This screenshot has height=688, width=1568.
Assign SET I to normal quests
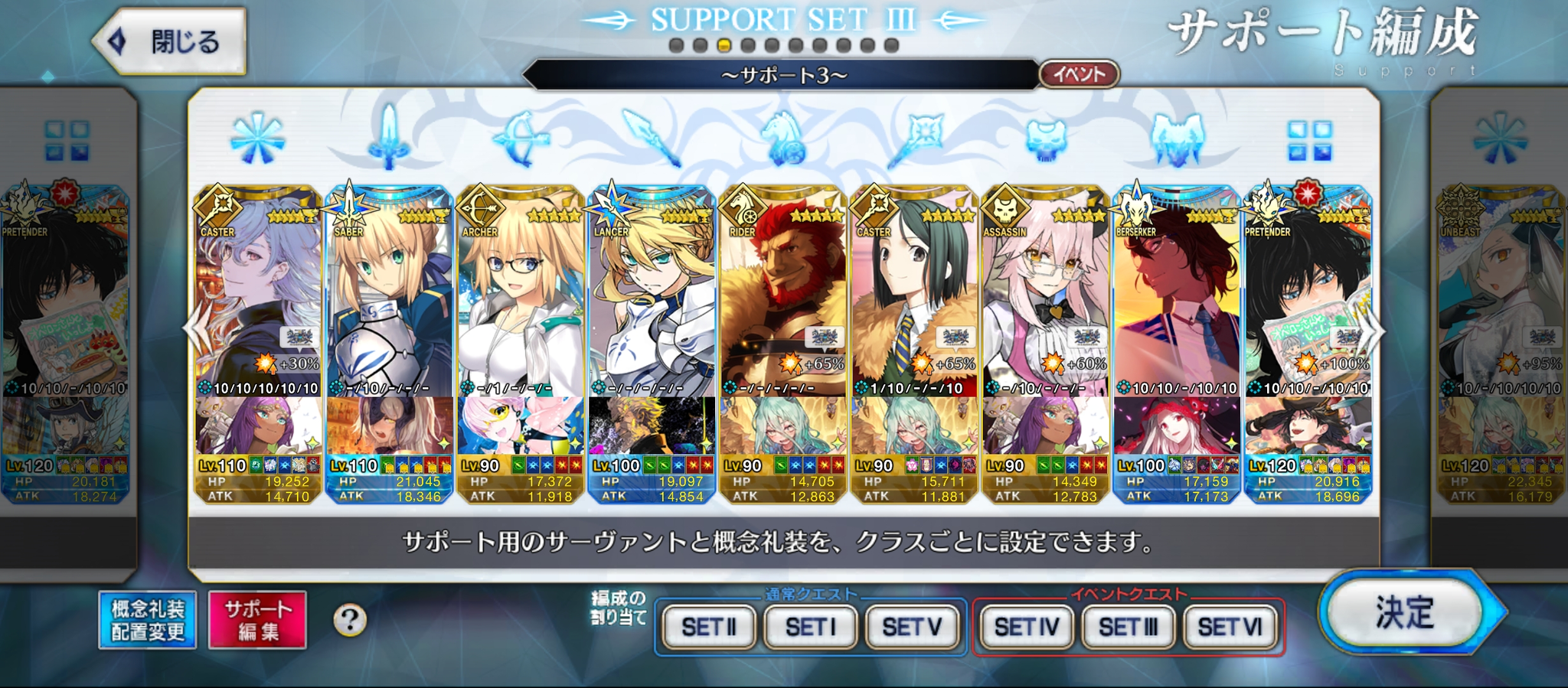pos(811,628)
